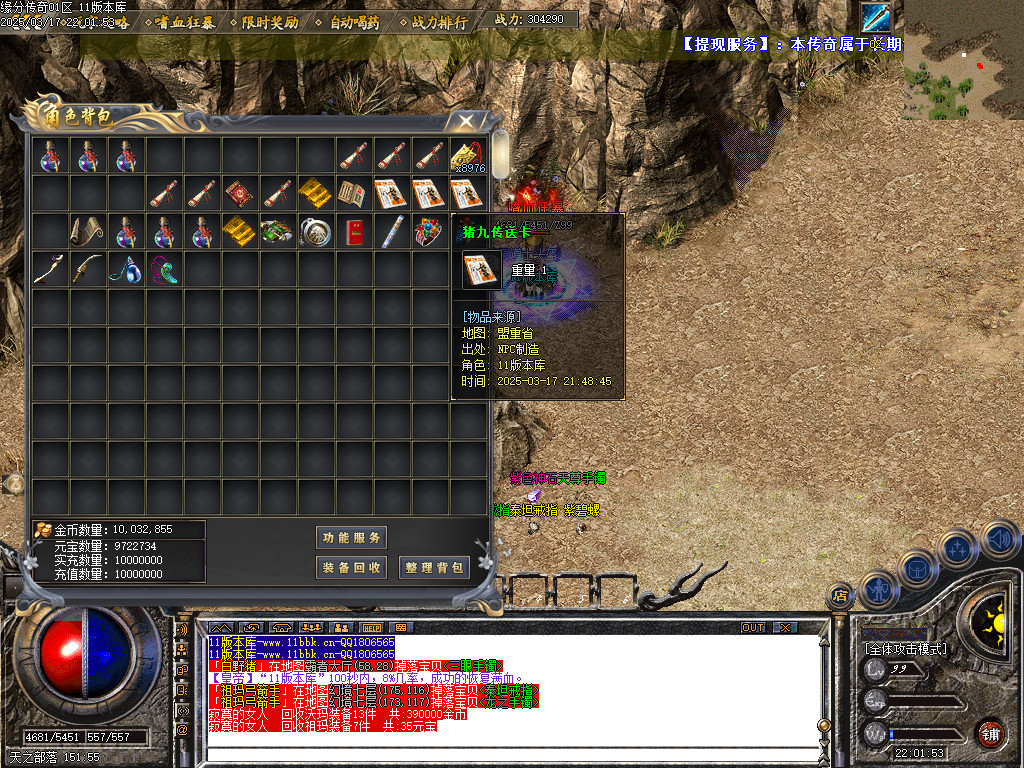Close the character backpack window
The height and width of the screenshot is (768, 1024).
click(x=465, y=121)
